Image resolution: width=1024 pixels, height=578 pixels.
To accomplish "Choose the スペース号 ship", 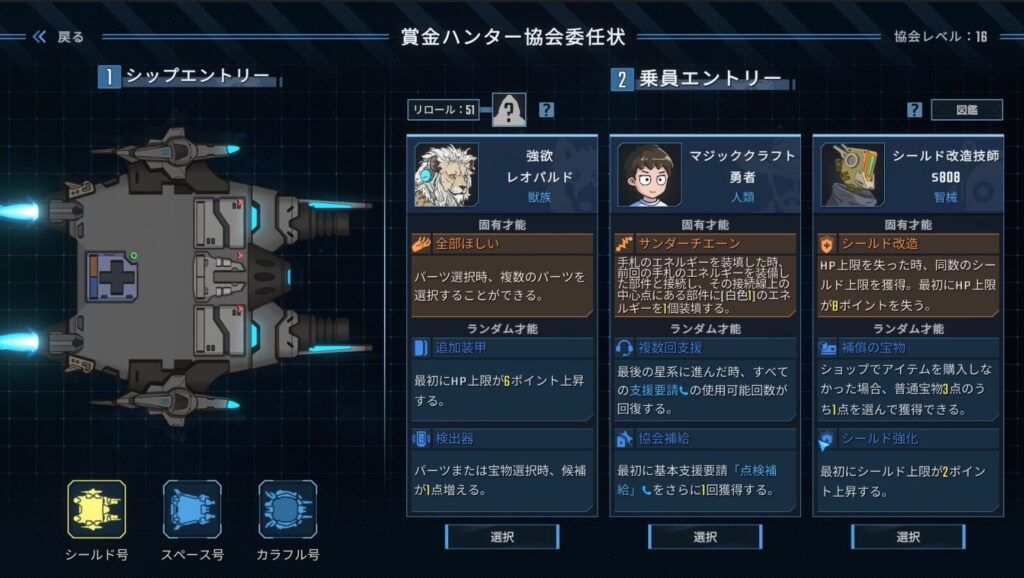I will coord(192,510).
